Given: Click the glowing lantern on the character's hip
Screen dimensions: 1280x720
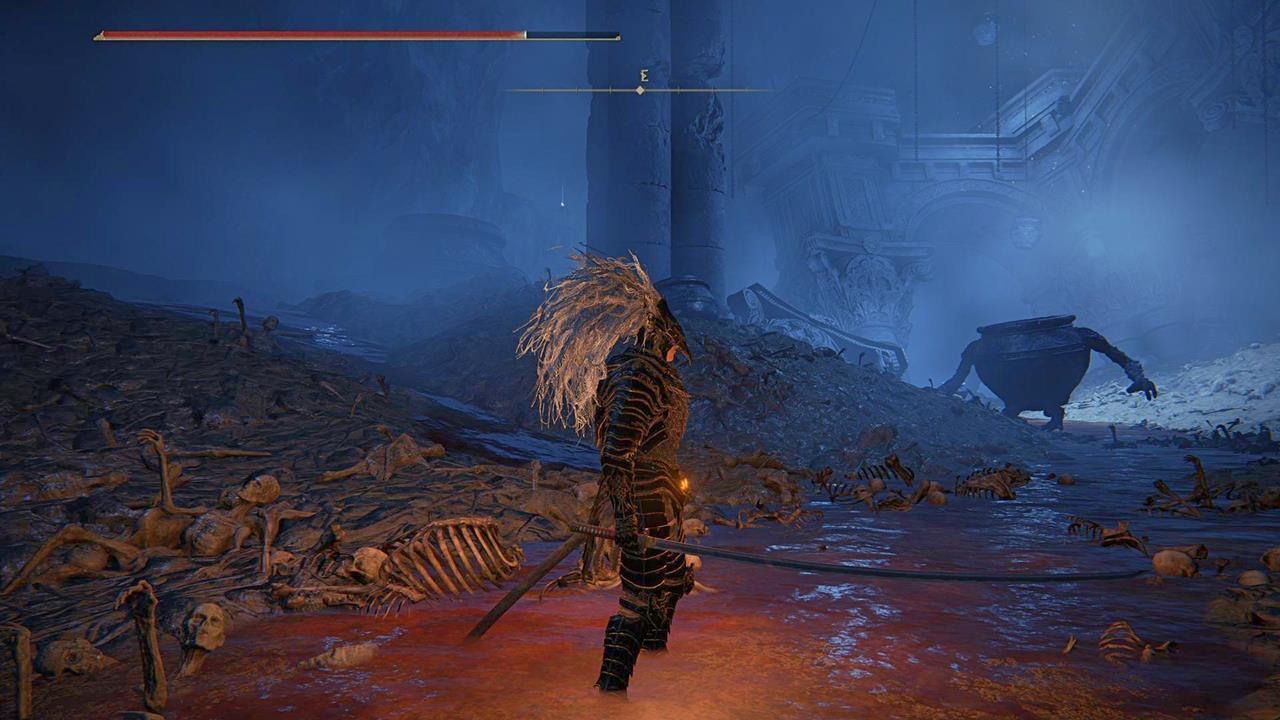Looking at the screenshot, I should tap(683, 487).
